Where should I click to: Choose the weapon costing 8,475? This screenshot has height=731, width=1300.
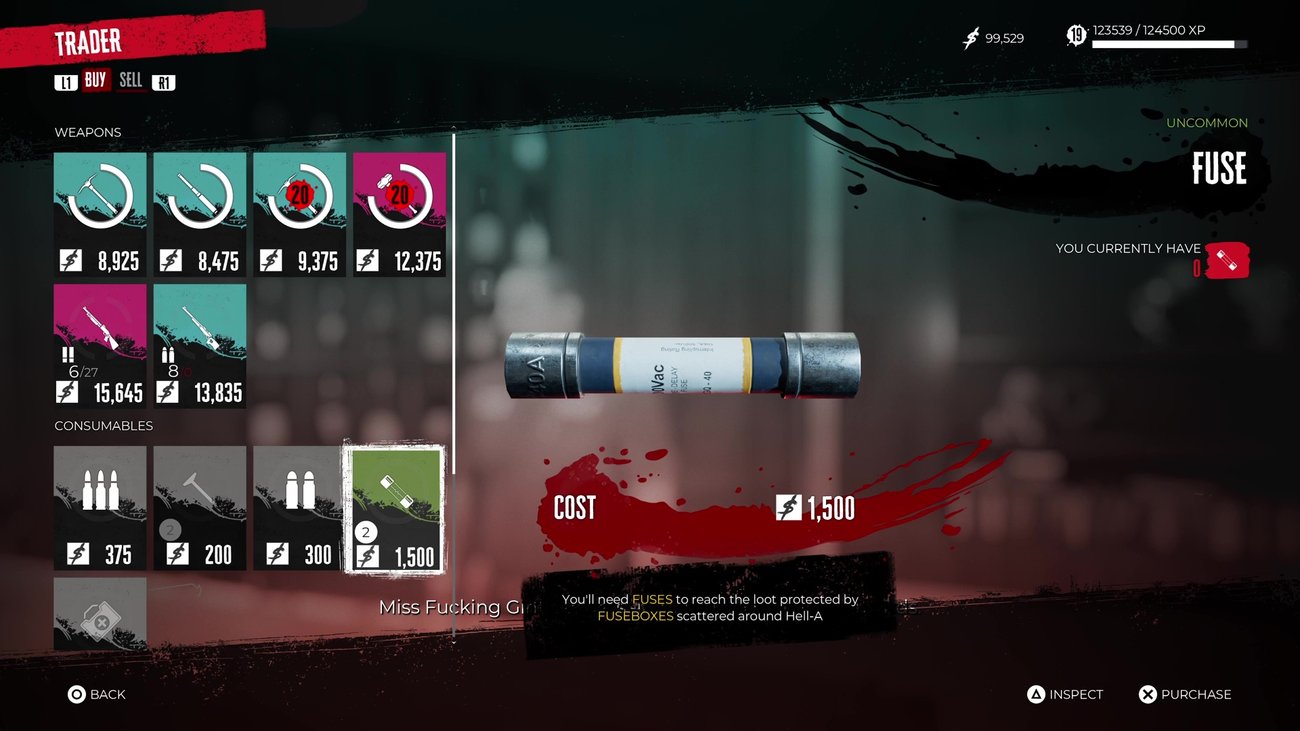pos(200,214)
